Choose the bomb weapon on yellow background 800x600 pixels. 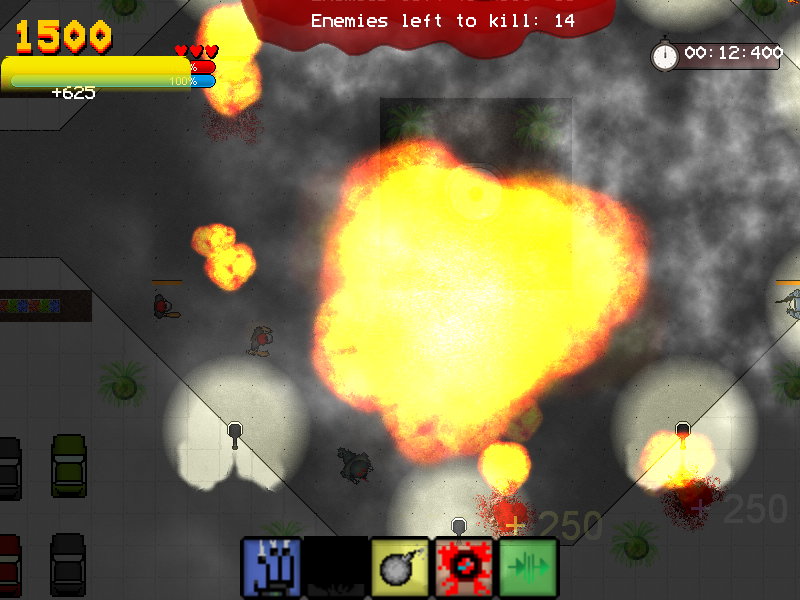pyautogui.click(x=400, y=568)
